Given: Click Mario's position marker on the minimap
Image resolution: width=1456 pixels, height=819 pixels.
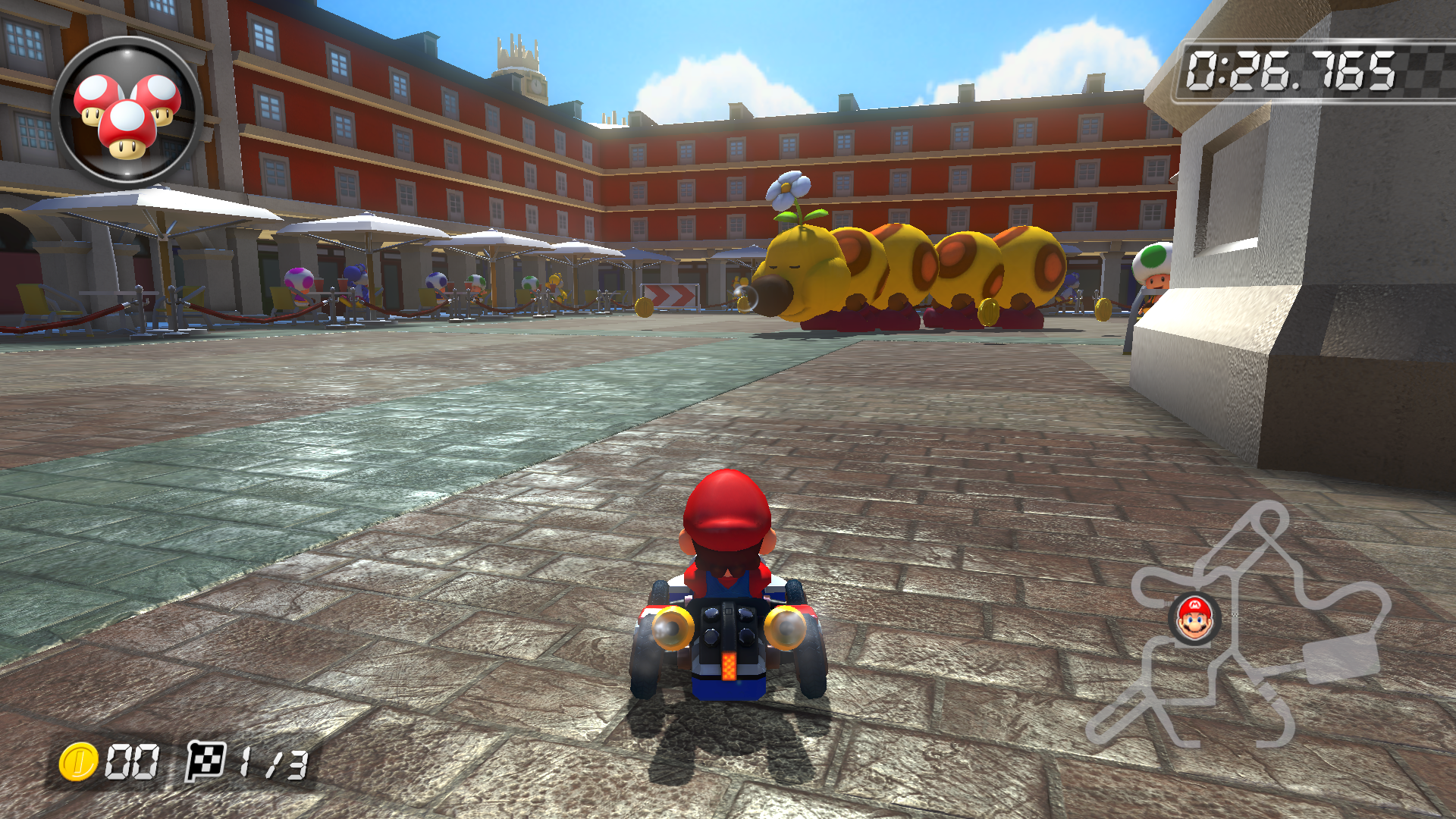Looking at the screenshot, I should coord(1194,618).
